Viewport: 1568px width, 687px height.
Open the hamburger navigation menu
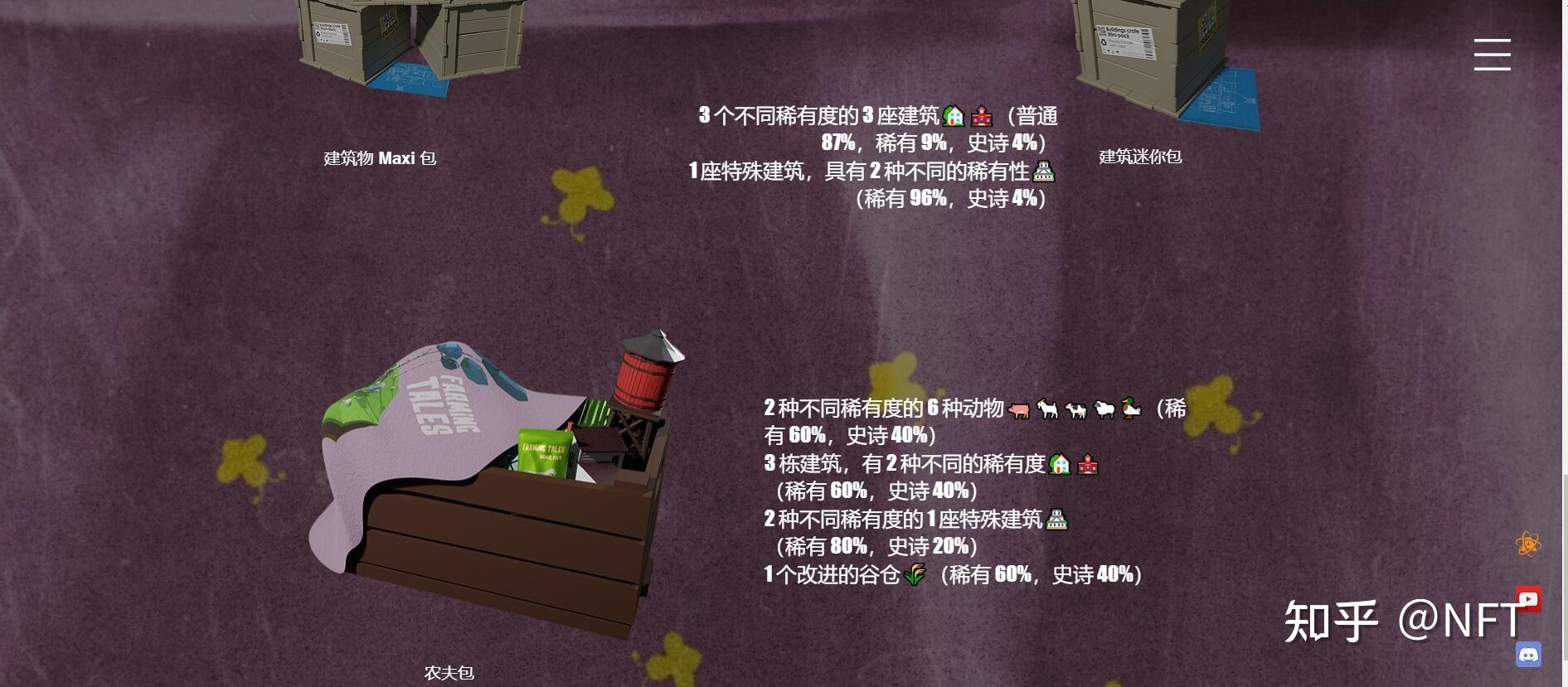pos(1493,54)
